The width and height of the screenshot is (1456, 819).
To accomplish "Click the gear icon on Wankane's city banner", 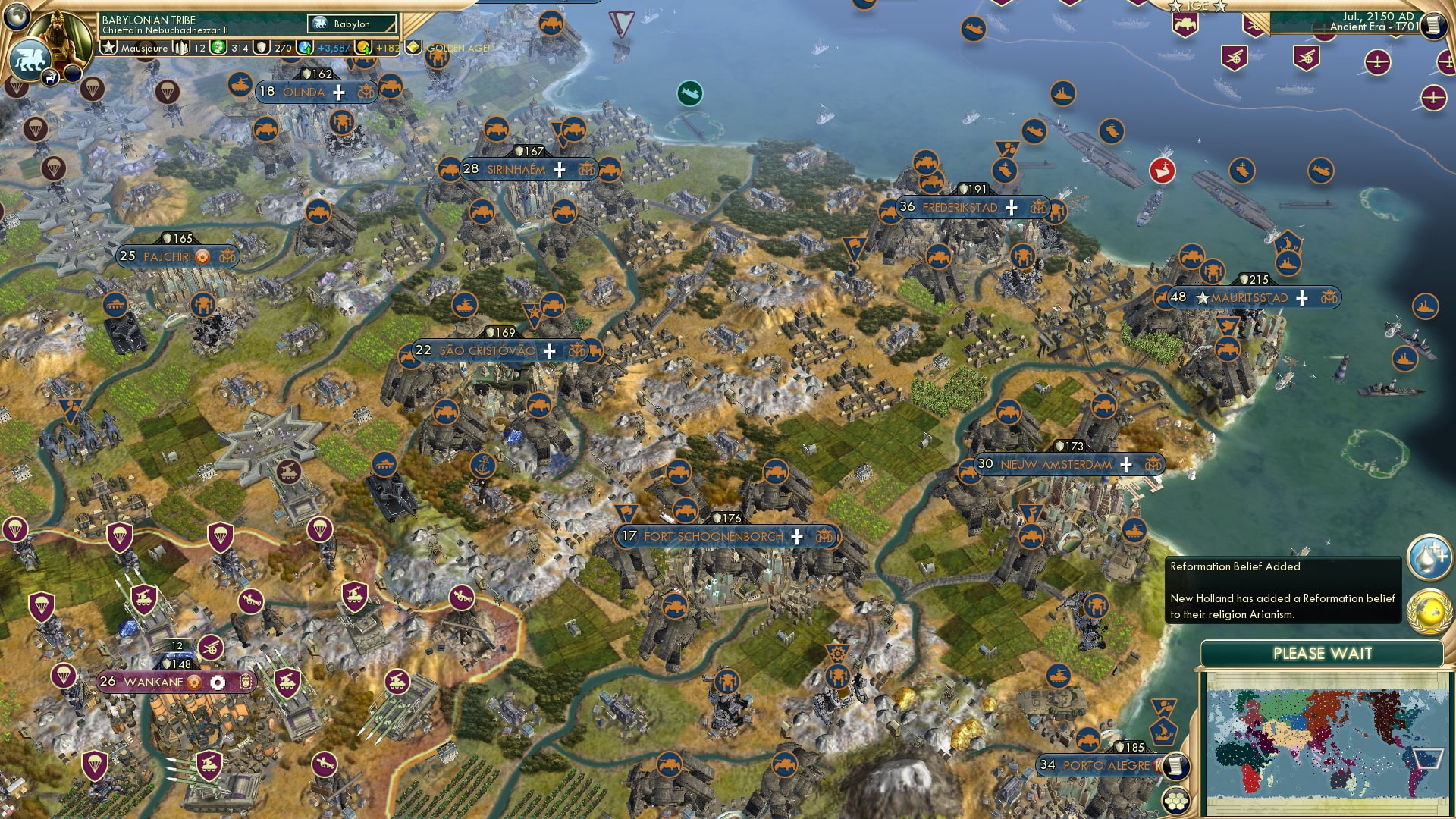I will click(218, 682).
